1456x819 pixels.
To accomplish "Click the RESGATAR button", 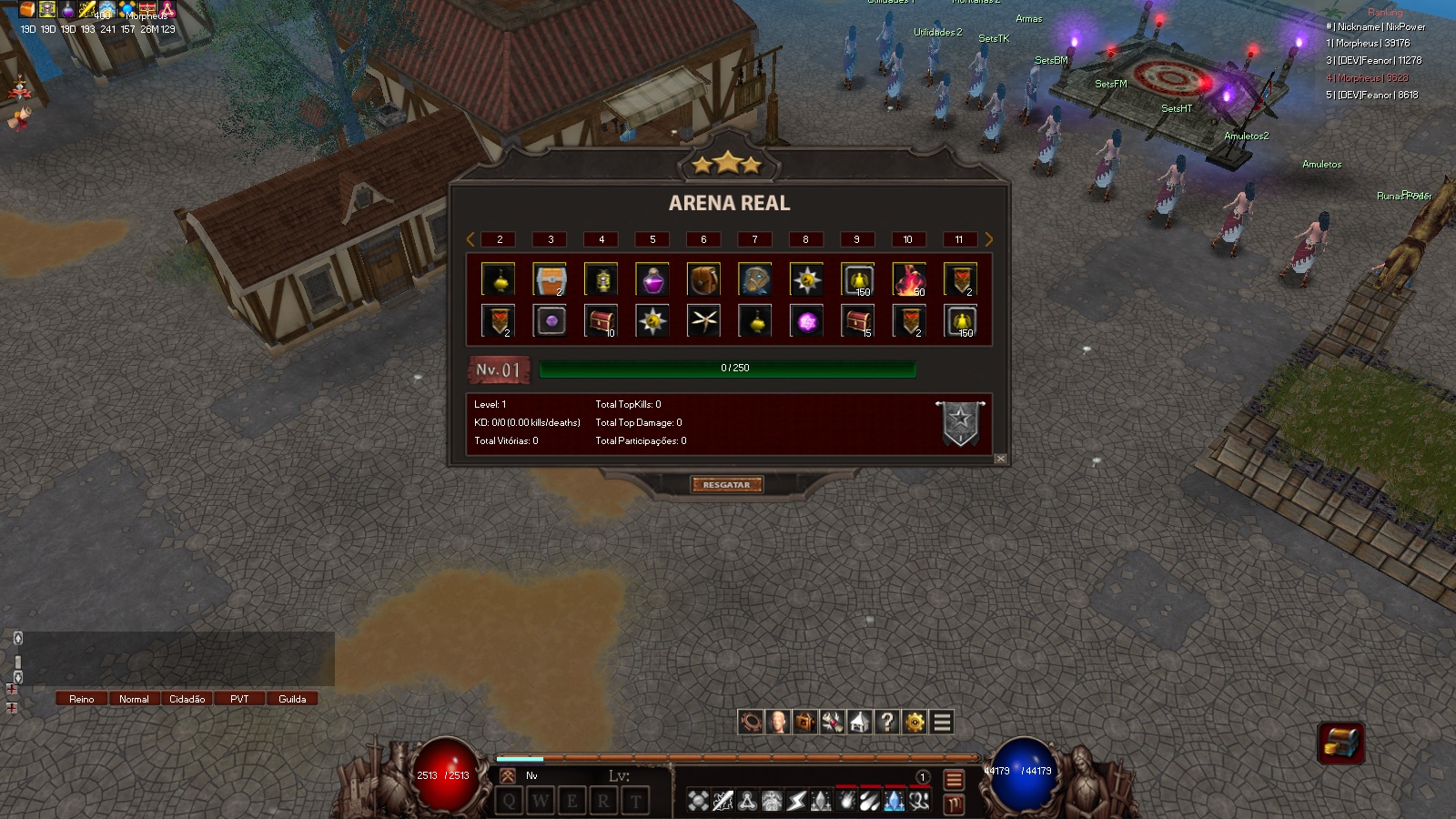I will pyautogui.click(x=728, y=484).
